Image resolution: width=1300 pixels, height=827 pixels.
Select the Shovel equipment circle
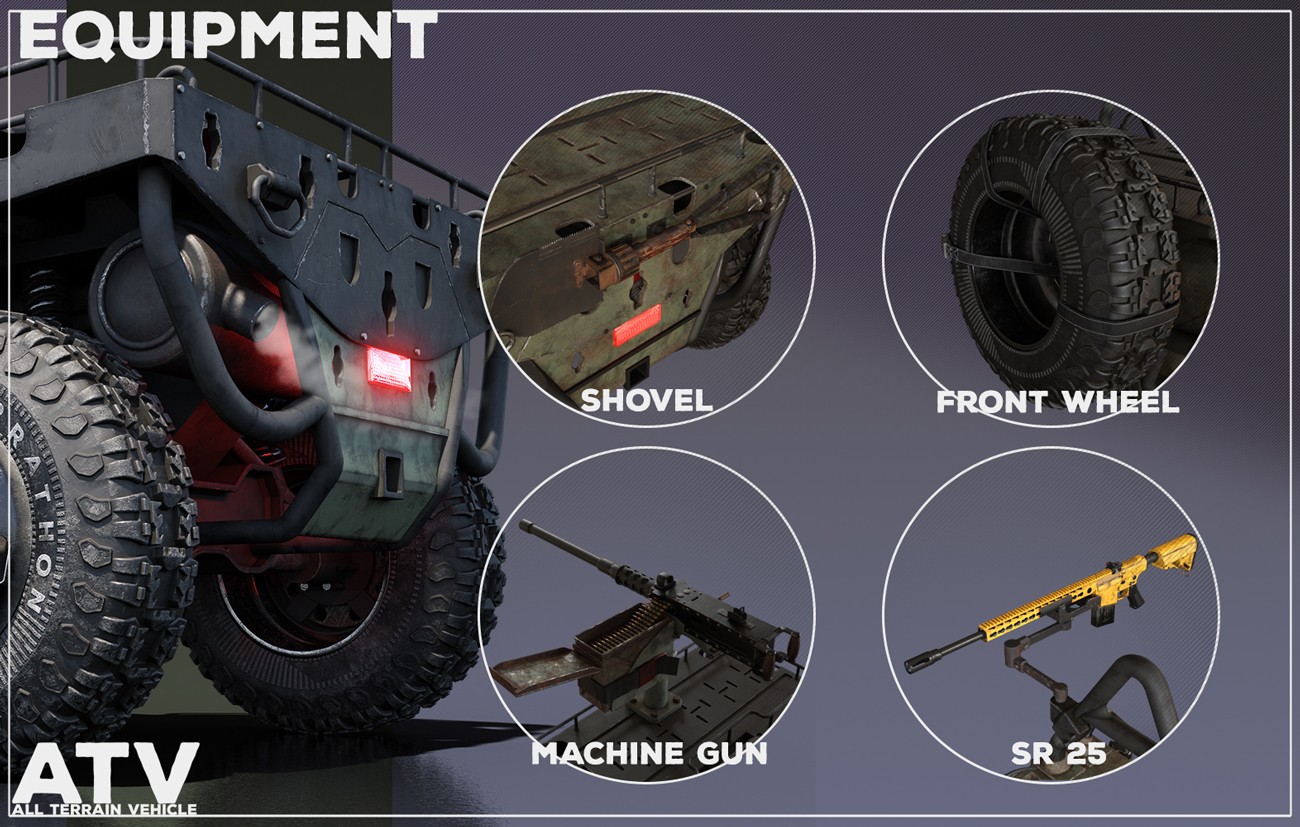coord(646,258)
